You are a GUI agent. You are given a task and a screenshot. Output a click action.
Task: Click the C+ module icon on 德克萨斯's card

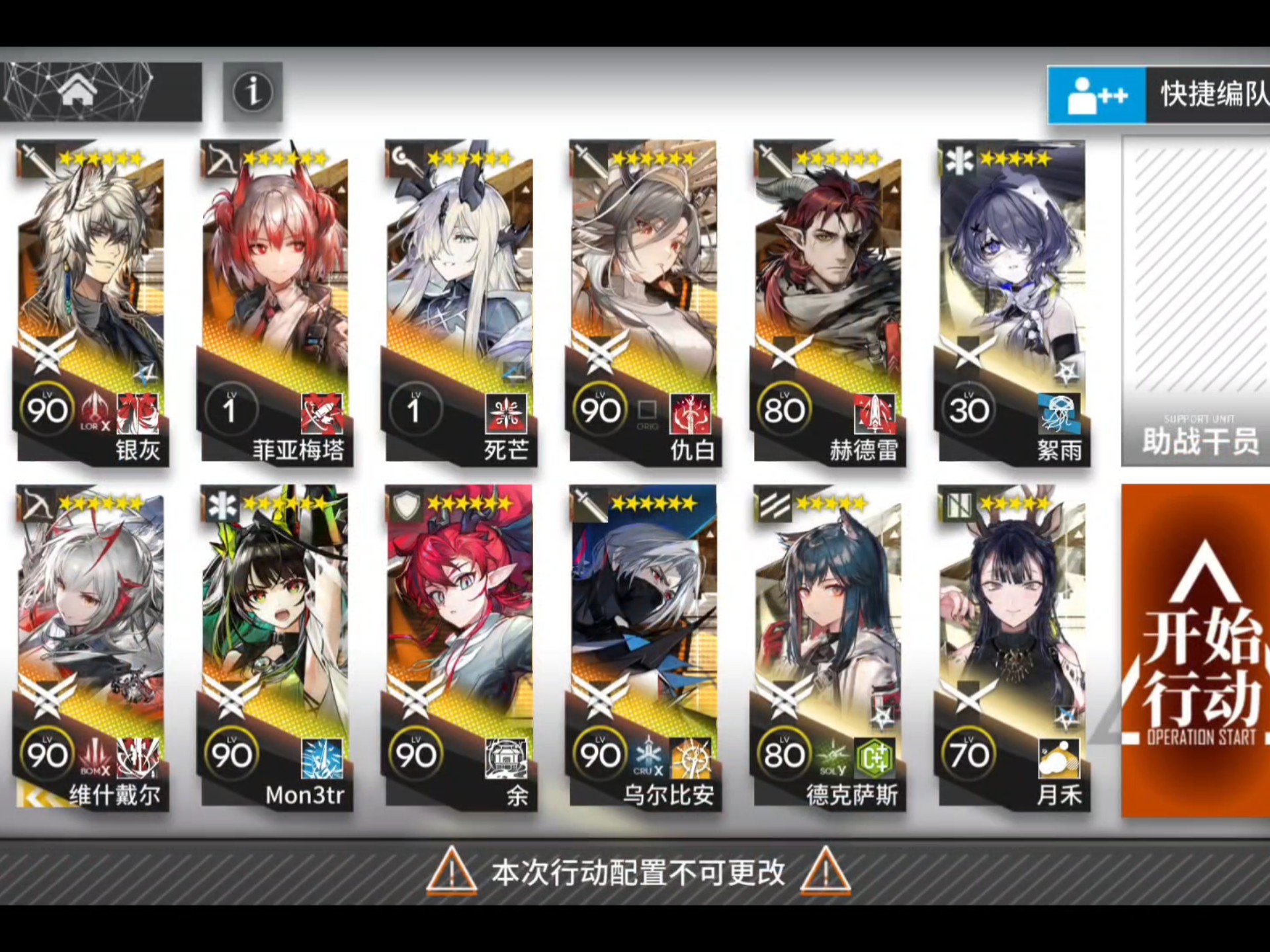coord(874,758)
